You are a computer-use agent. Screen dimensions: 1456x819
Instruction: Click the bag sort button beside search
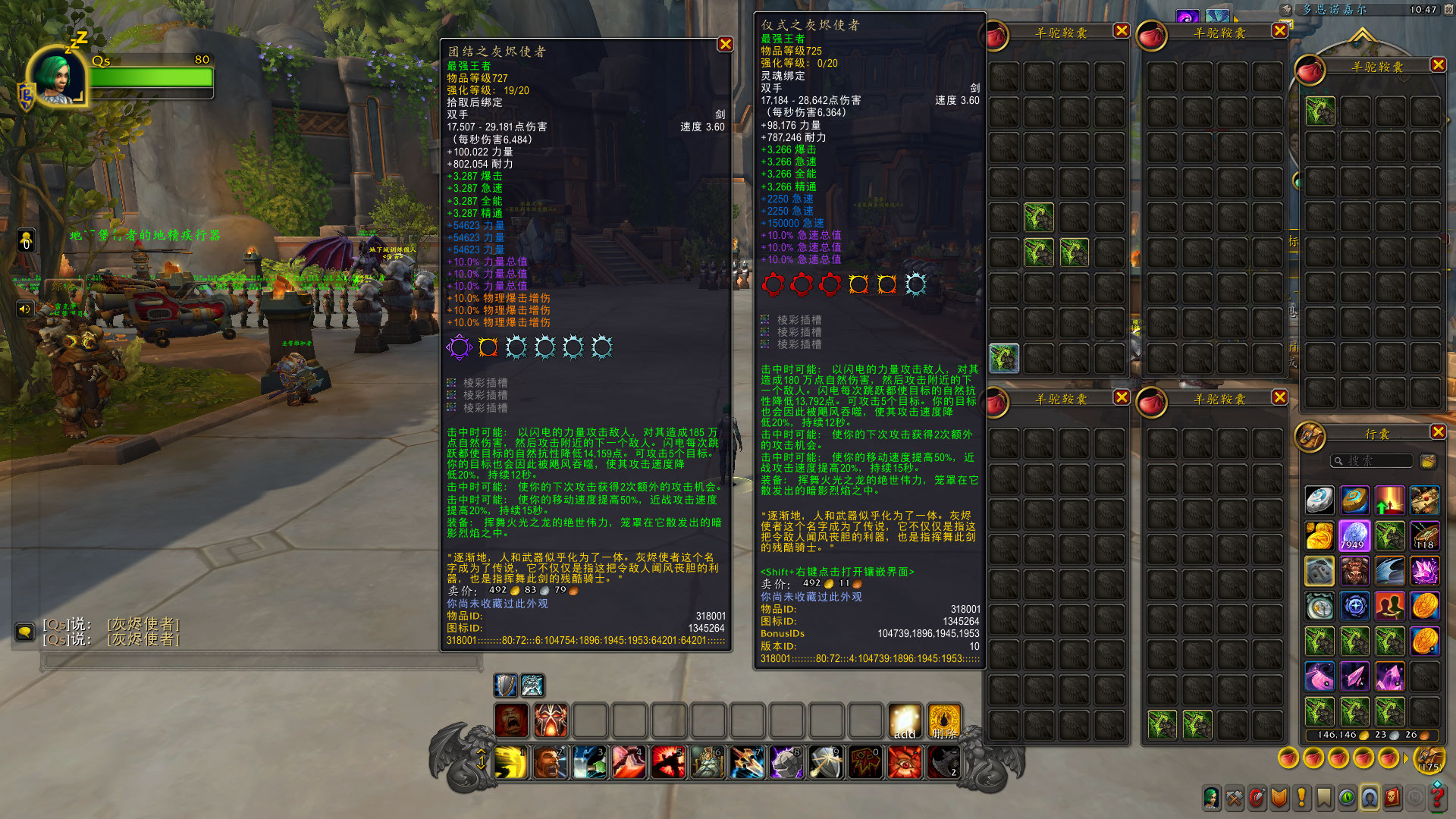click(x=1428, y=461)
